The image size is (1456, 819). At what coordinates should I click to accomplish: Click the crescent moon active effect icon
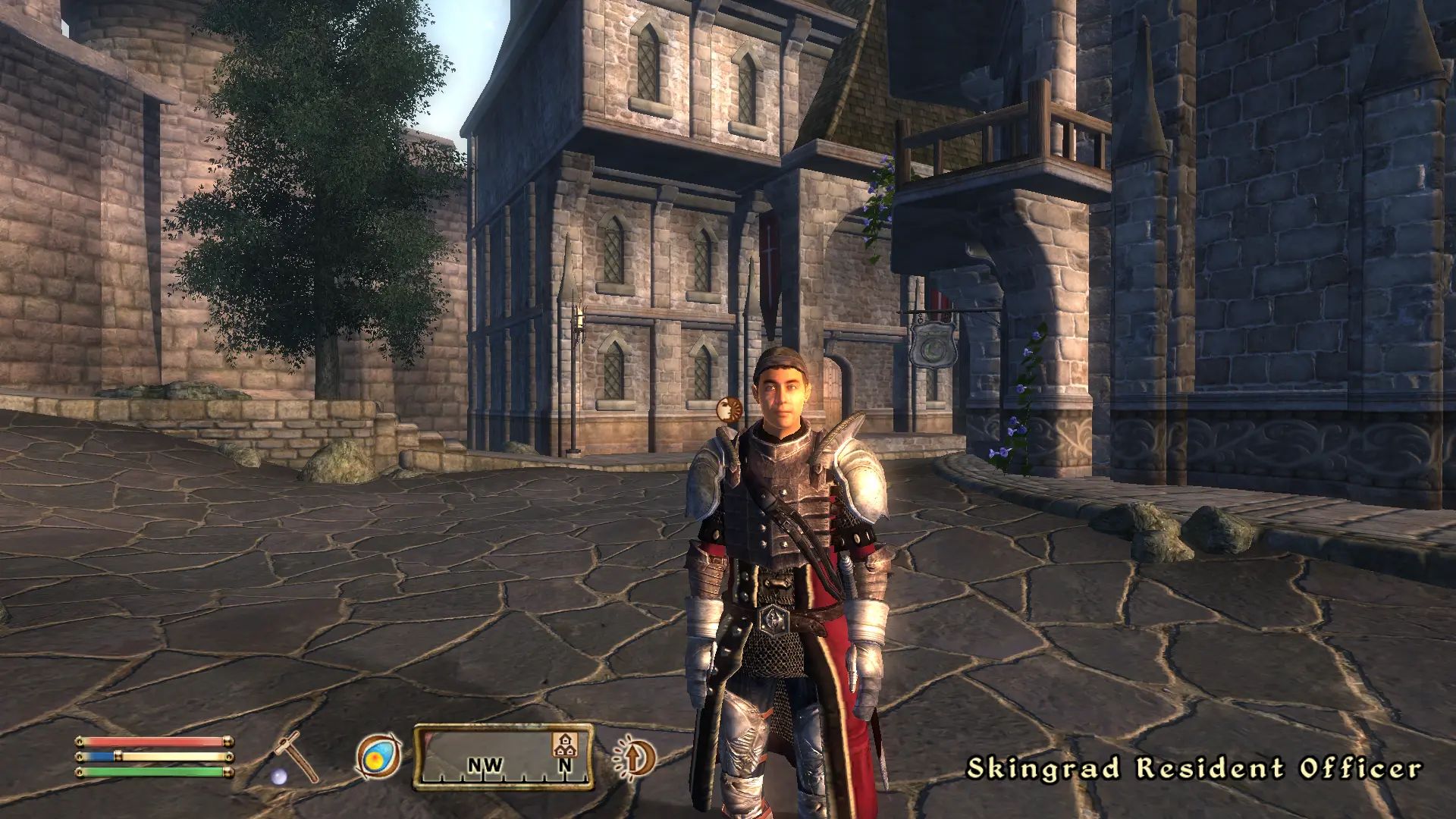click(x=634, y=758)
